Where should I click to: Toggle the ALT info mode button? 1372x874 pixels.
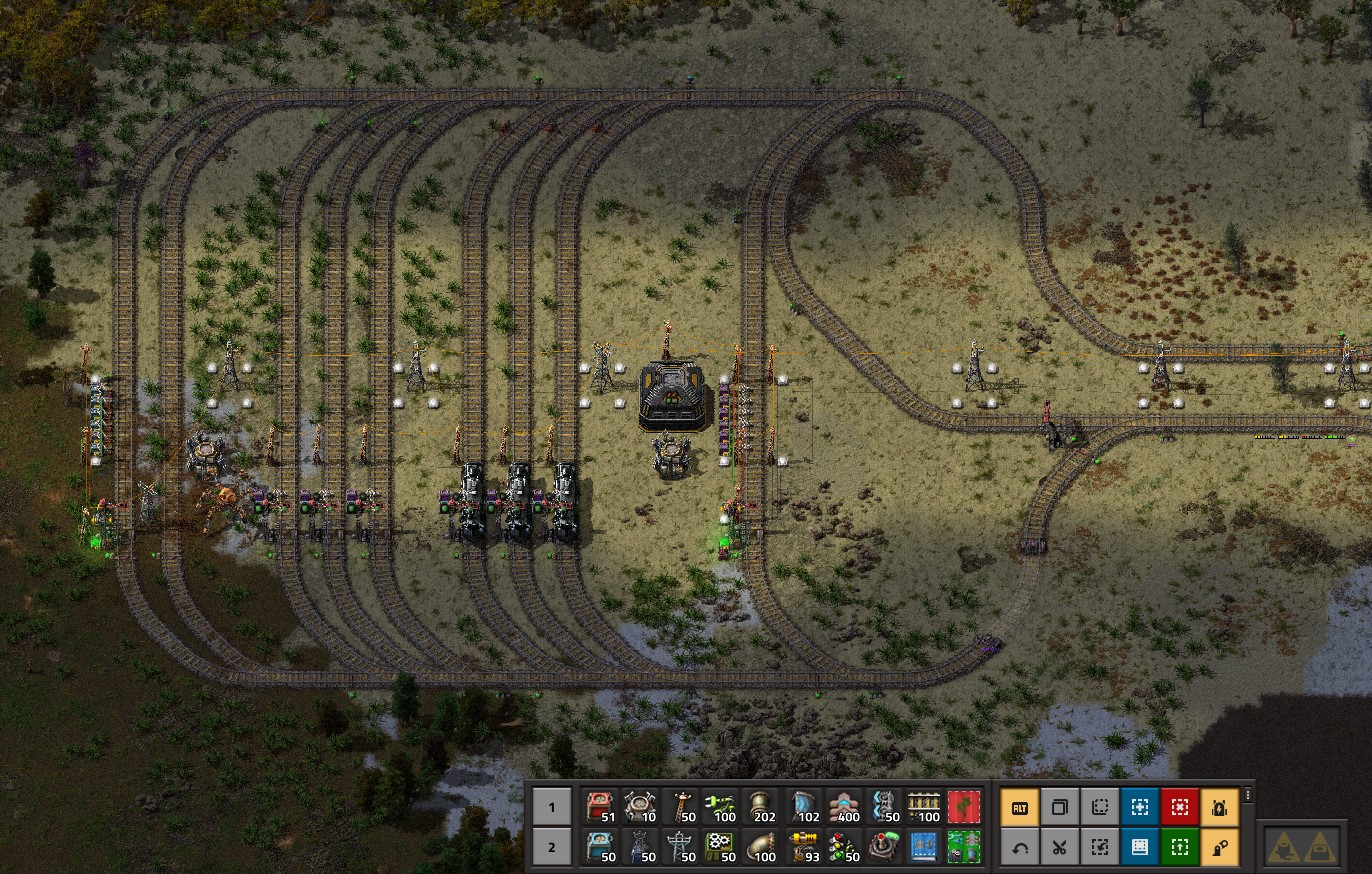(1020, 806)
